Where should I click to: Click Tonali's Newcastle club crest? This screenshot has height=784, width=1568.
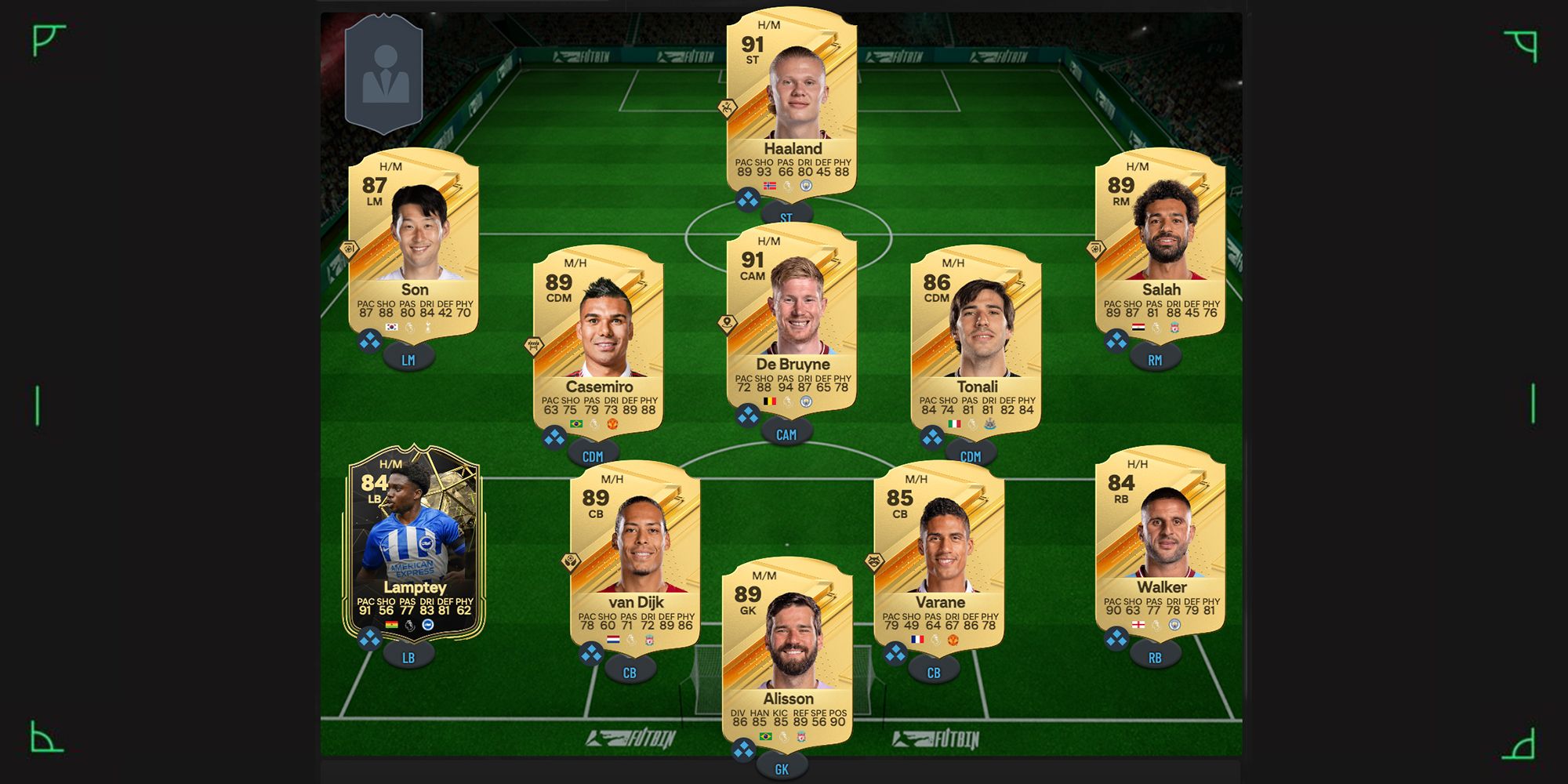990,424
